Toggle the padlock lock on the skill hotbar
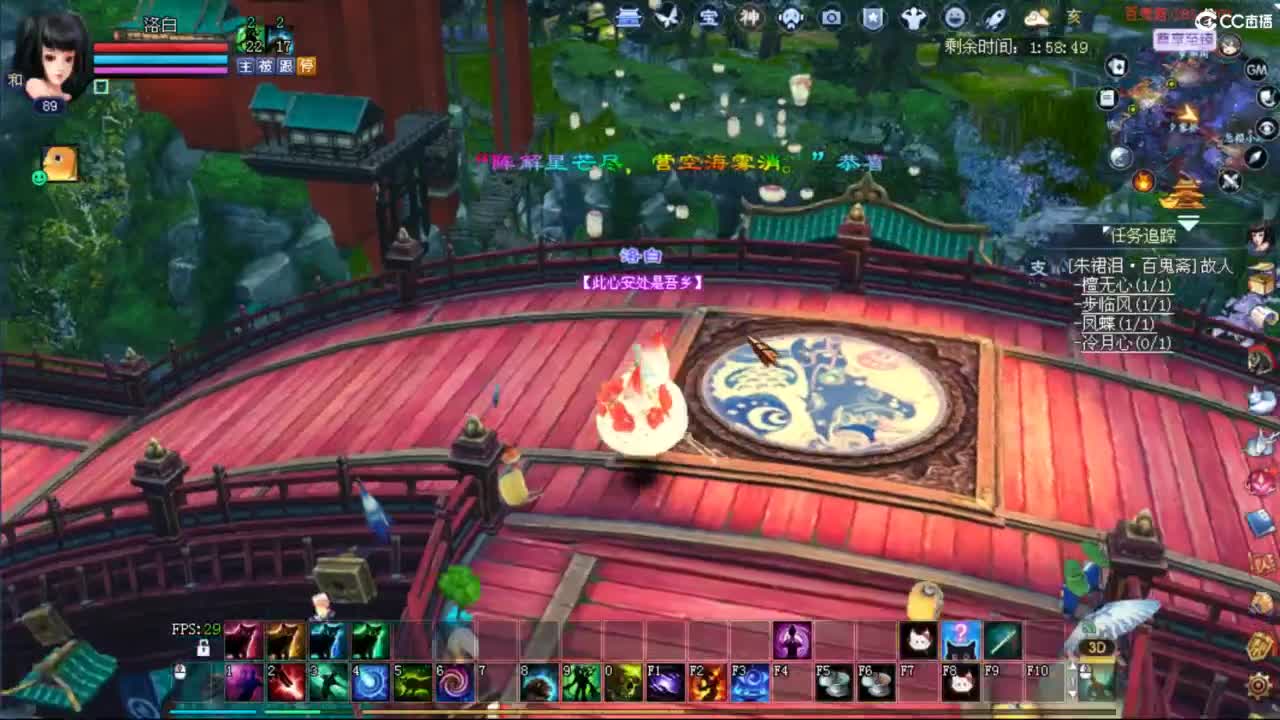Screen dimensions: 1280x720 pos(203,648)
